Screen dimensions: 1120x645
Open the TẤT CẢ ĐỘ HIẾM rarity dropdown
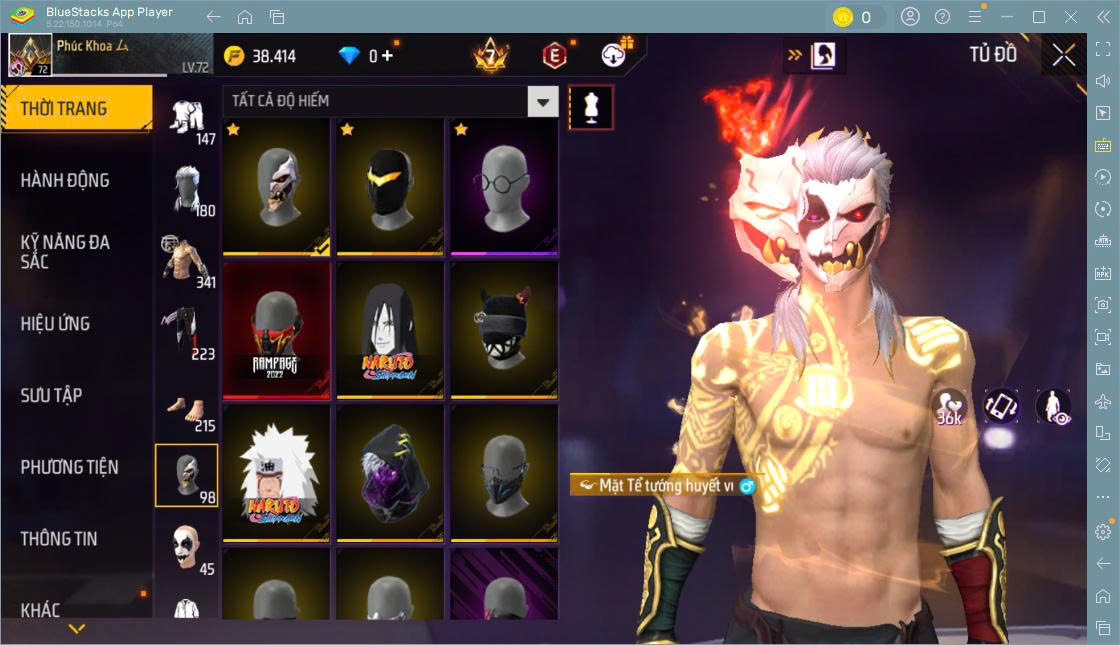click(390, 101)
